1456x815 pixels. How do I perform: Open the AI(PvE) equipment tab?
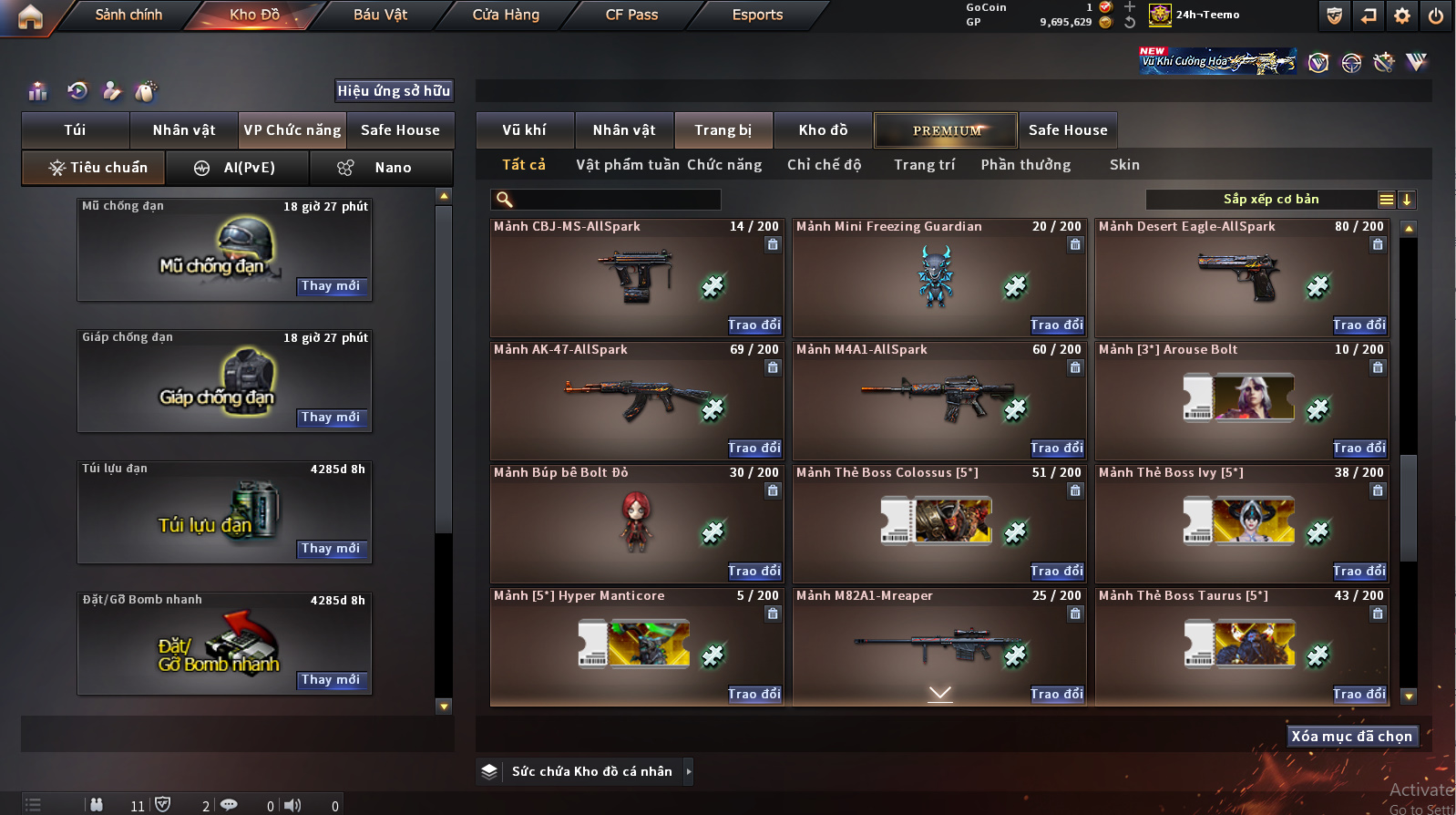(x=237, y=168)
